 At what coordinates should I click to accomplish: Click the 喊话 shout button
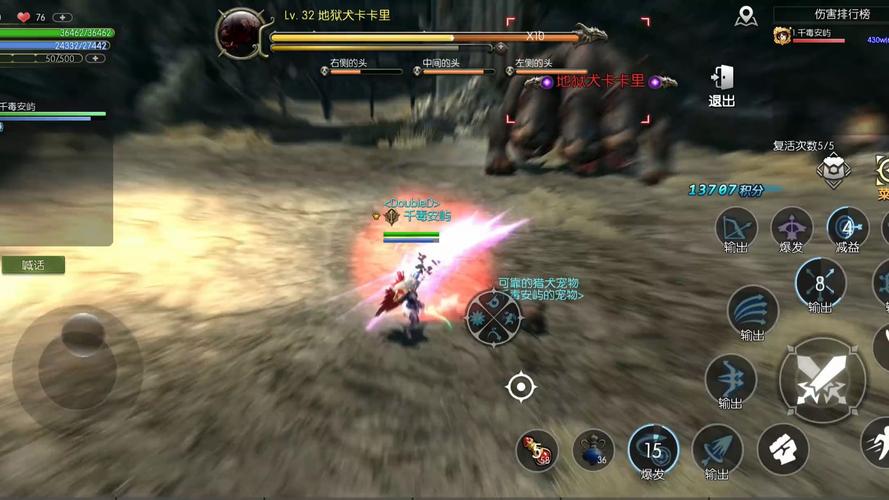click(34, 265)
